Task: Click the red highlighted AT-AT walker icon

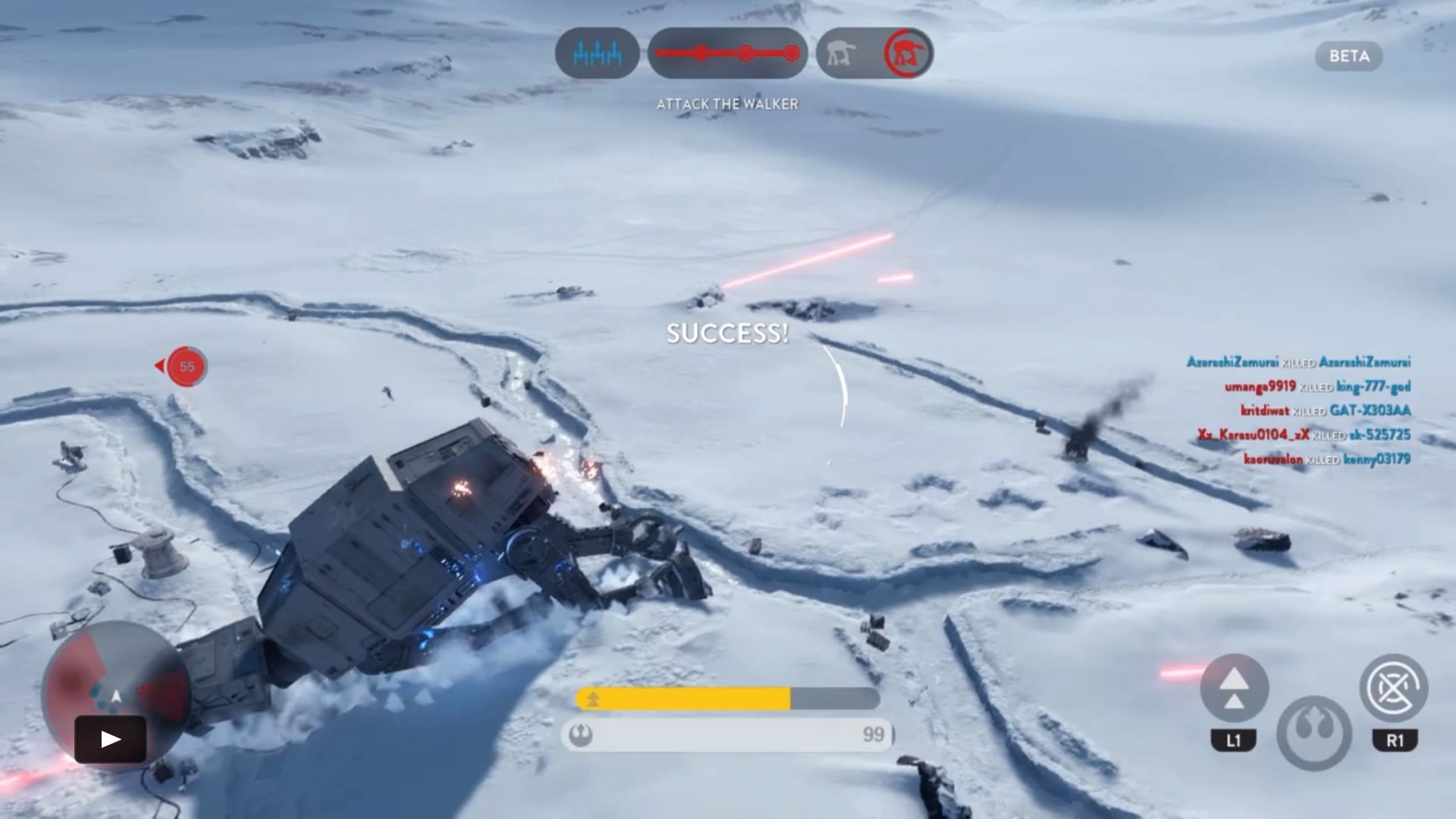Action: [908, 54]
